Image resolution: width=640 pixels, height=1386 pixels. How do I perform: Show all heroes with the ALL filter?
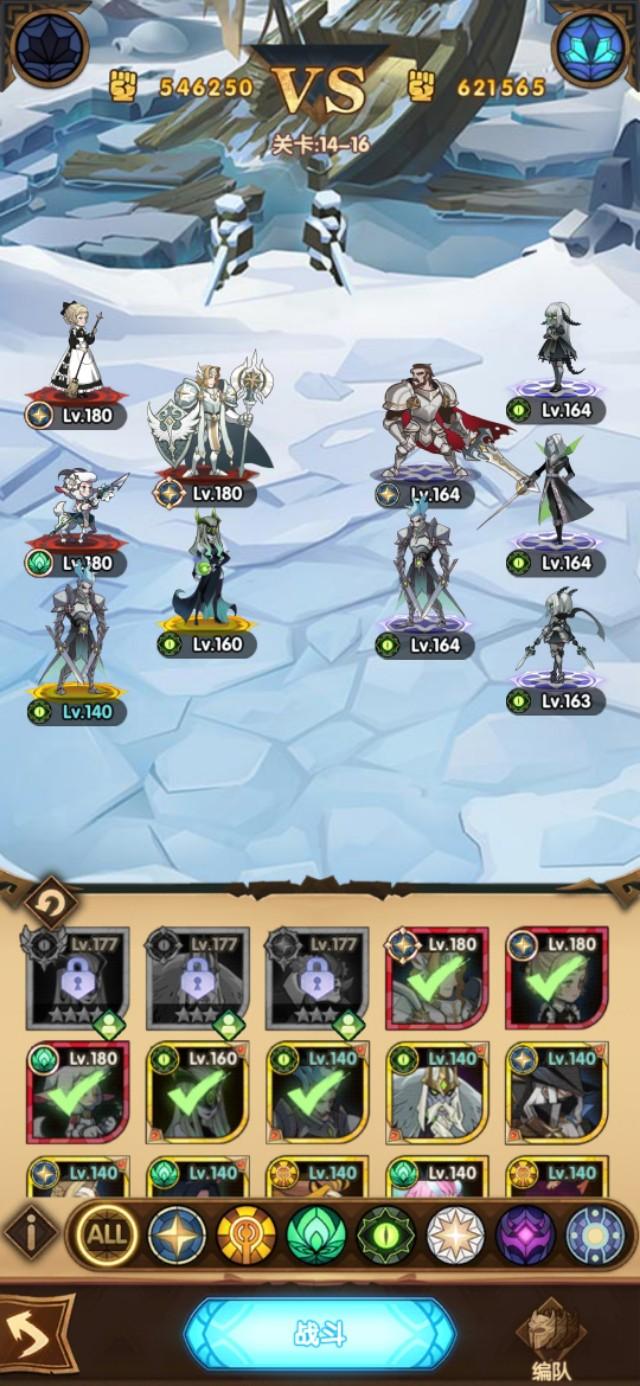107,1235
